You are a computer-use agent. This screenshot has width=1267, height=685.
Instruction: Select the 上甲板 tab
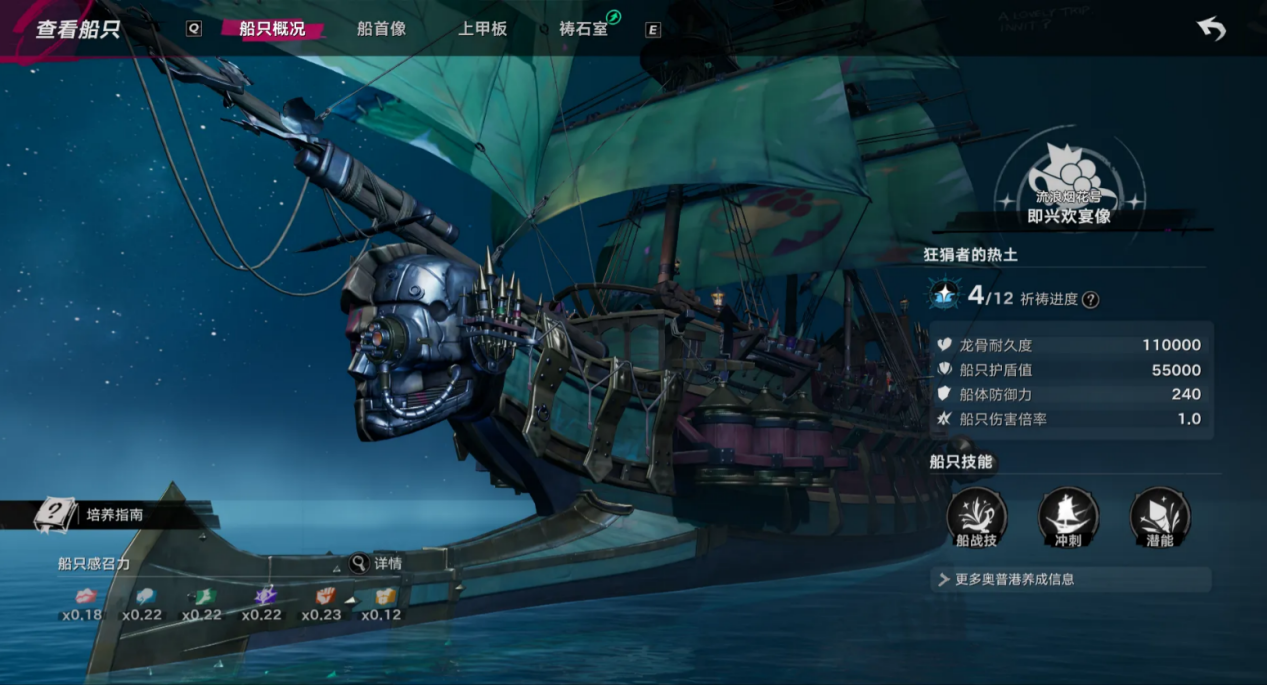pyautogui.click(x=482, y=29)
